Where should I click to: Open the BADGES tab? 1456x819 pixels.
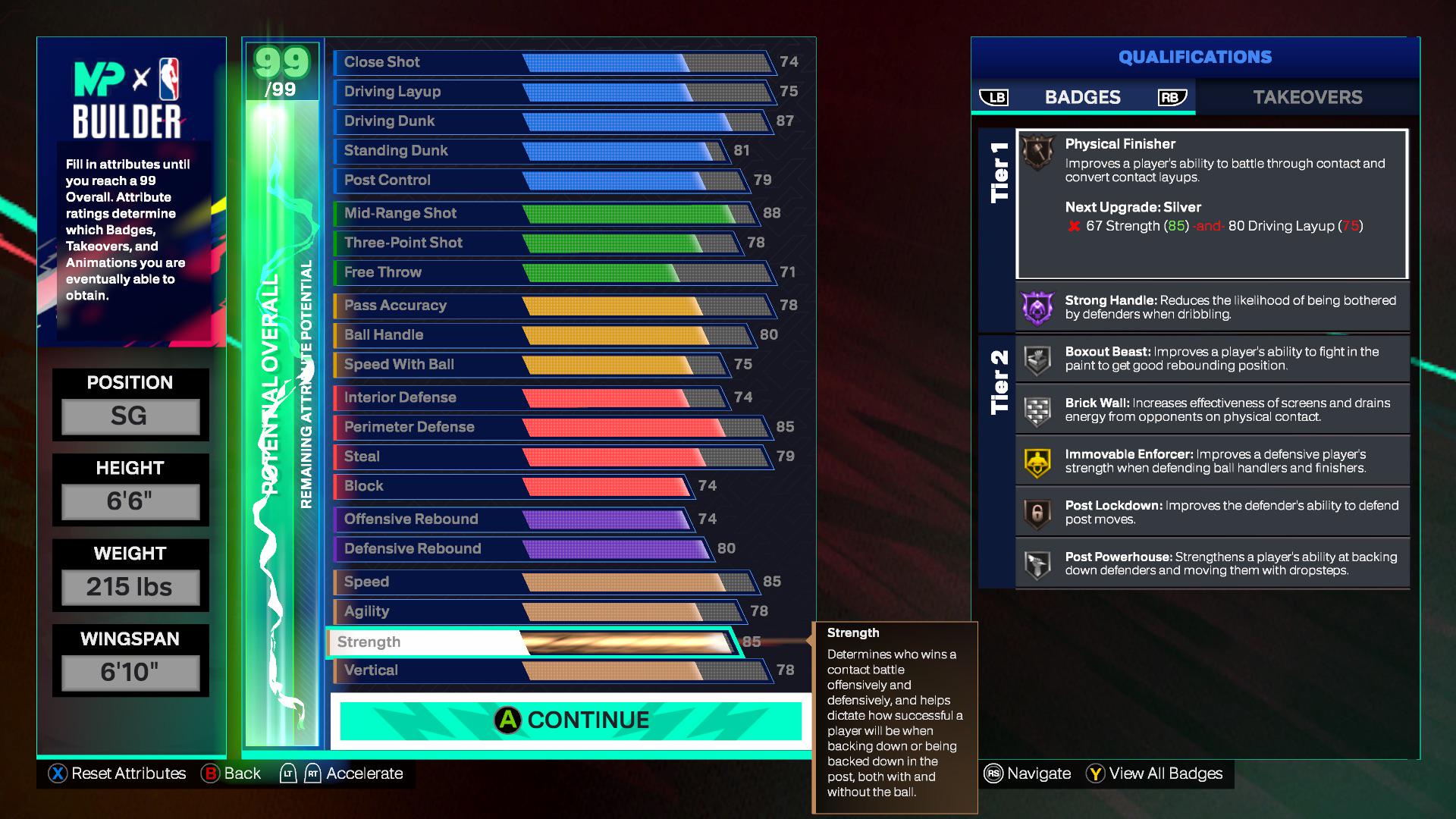point(1083,97)
